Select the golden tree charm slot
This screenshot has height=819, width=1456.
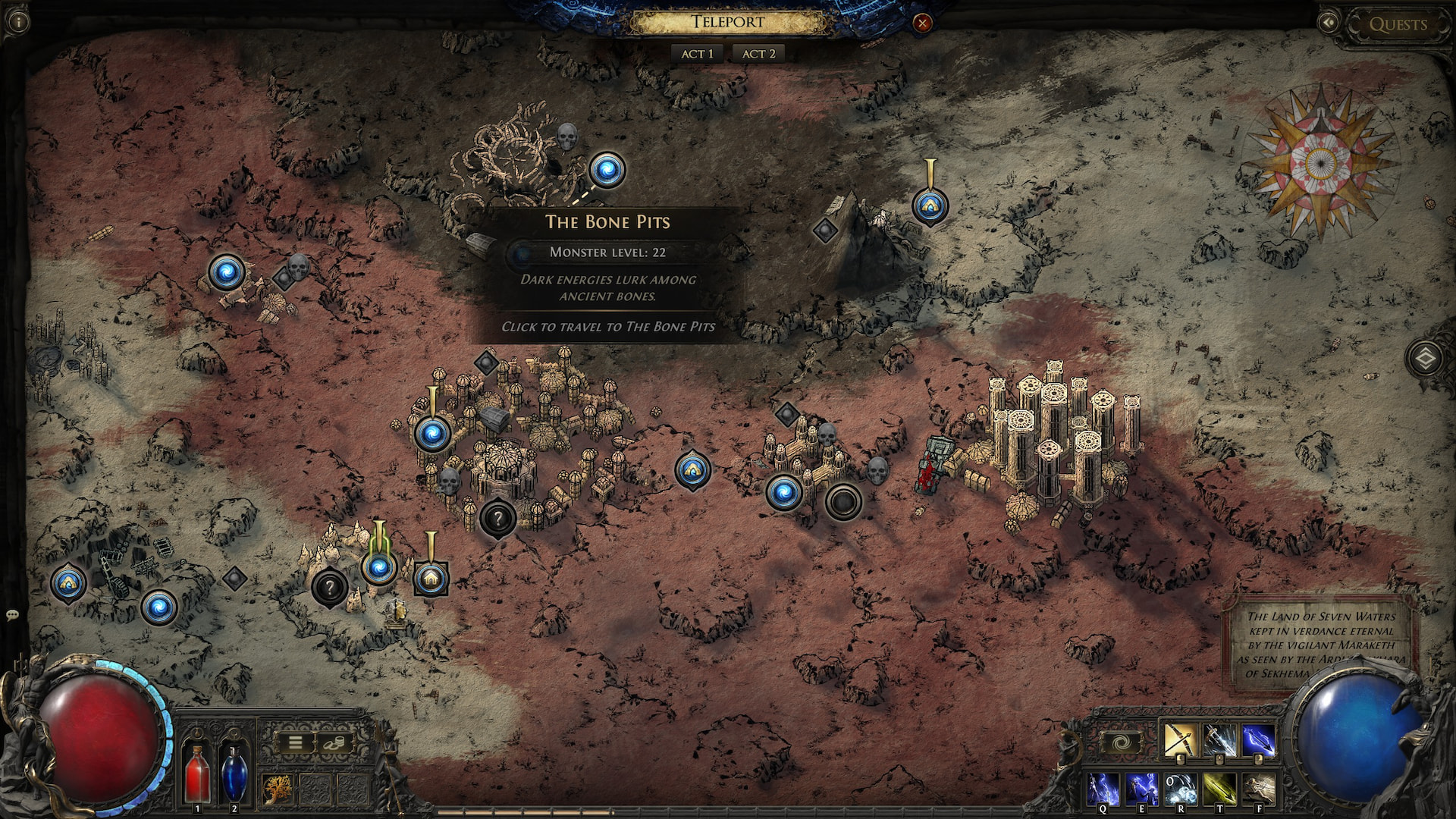[278, 789]
